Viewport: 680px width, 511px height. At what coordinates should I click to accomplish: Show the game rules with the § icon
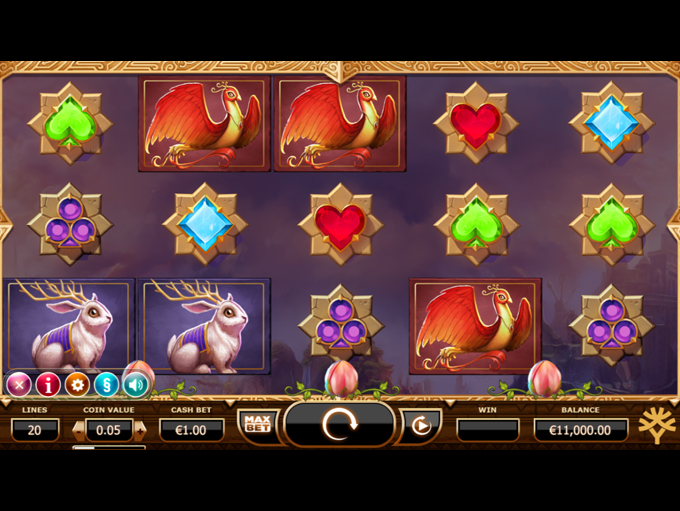pos(106,384)
